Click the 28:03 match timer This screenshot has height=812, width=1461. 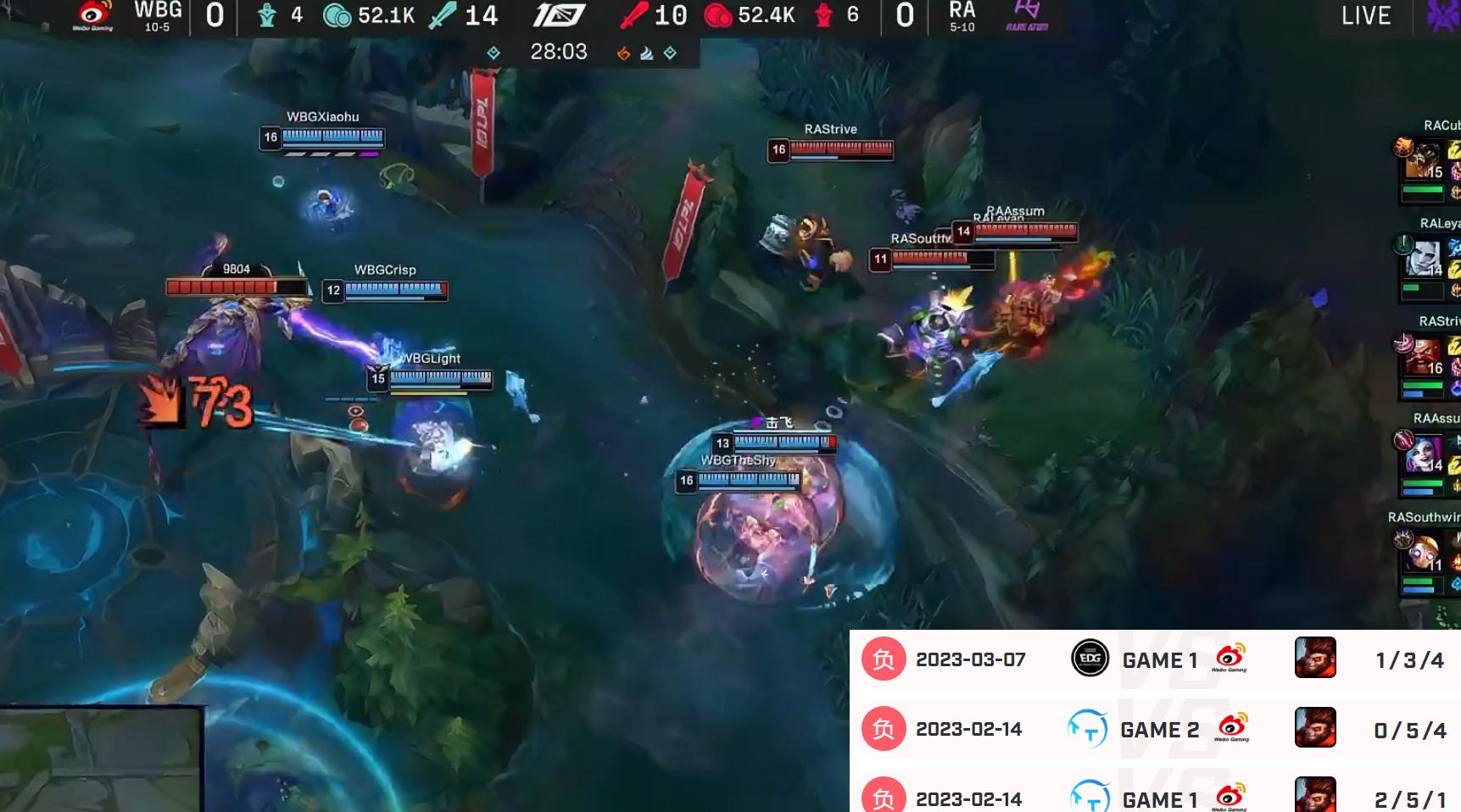point(559,52)
